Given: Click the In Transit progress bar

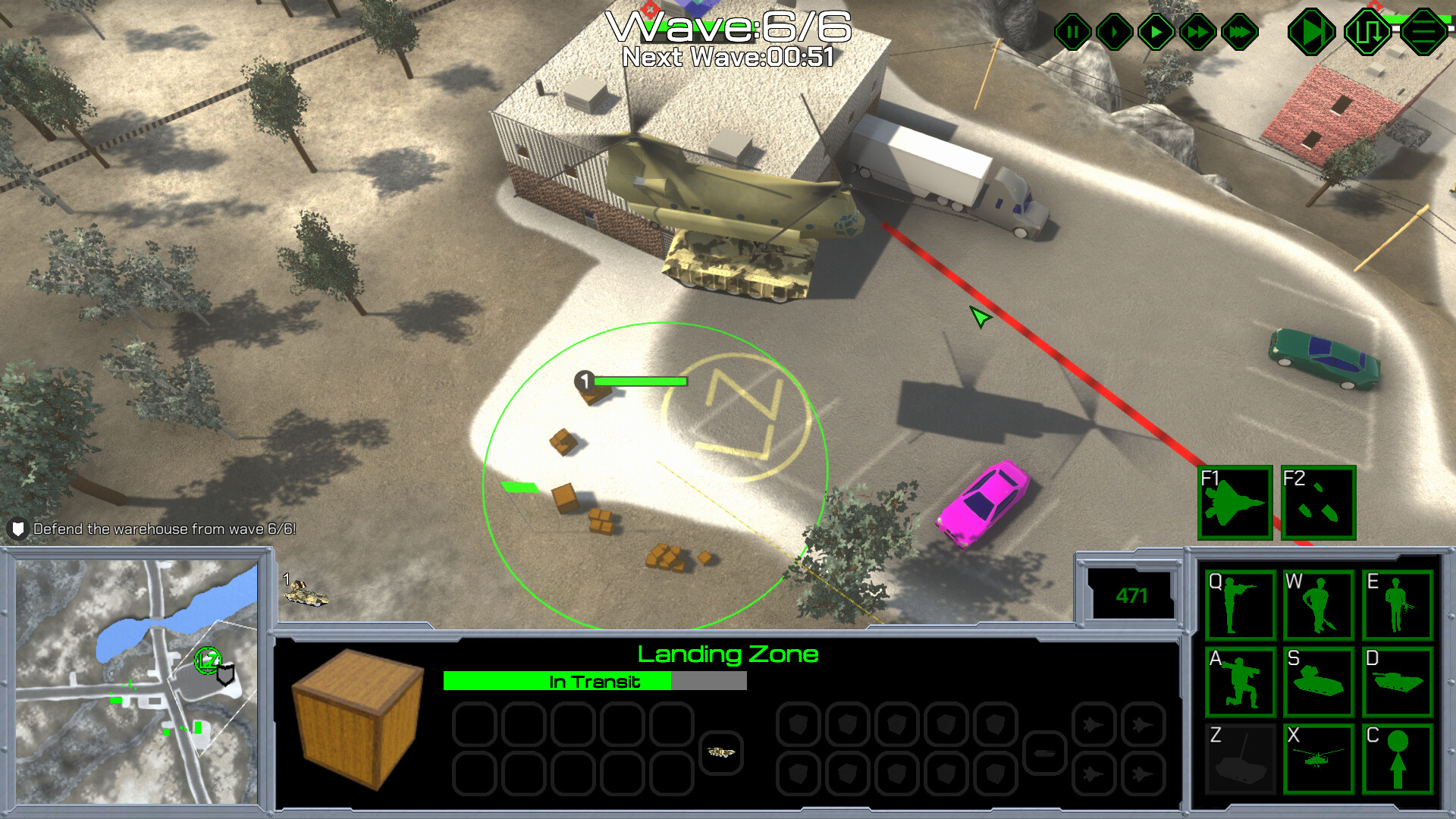Looking at the screenshot, I should 595,682.
